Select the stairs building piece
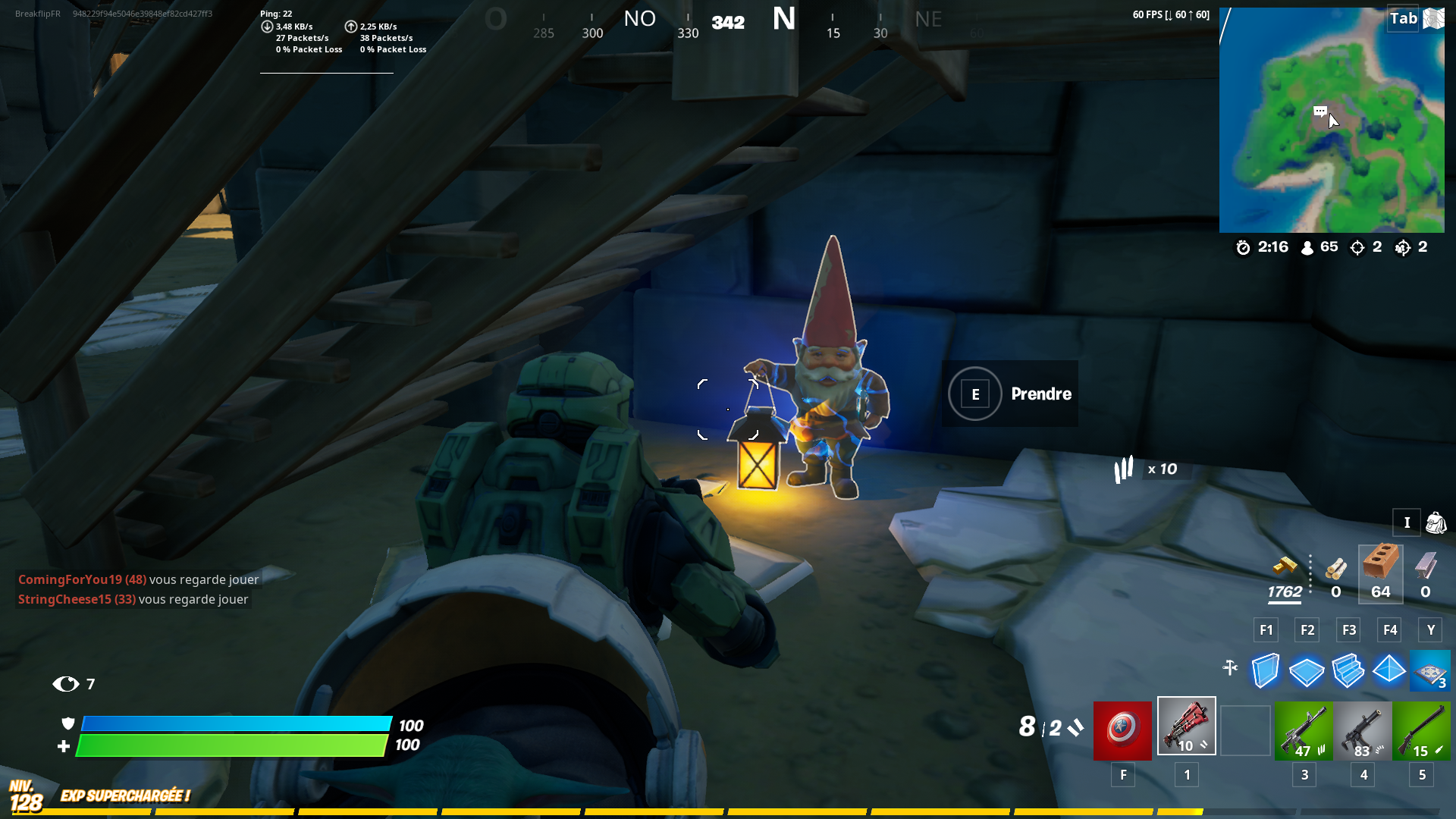The height and width of the screenshot is (819, 1456). (1348, 670)
